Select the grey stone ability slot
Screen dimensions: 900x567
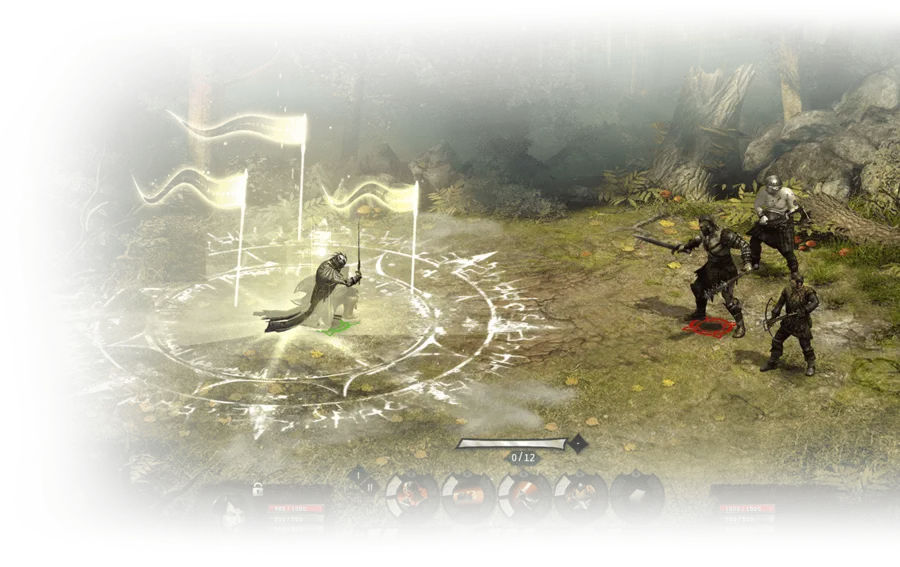coord(636,495)
